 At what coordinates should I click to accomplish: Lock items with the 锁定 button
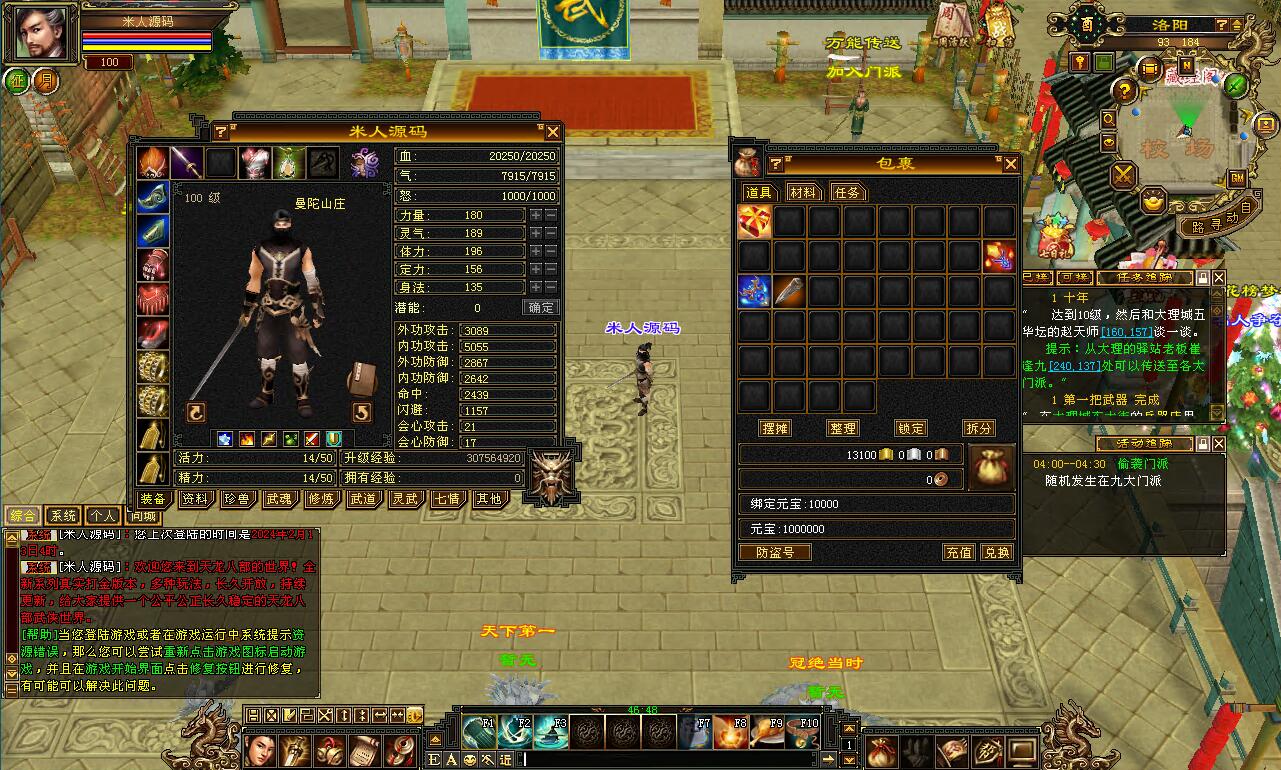(x=910, y=428)
